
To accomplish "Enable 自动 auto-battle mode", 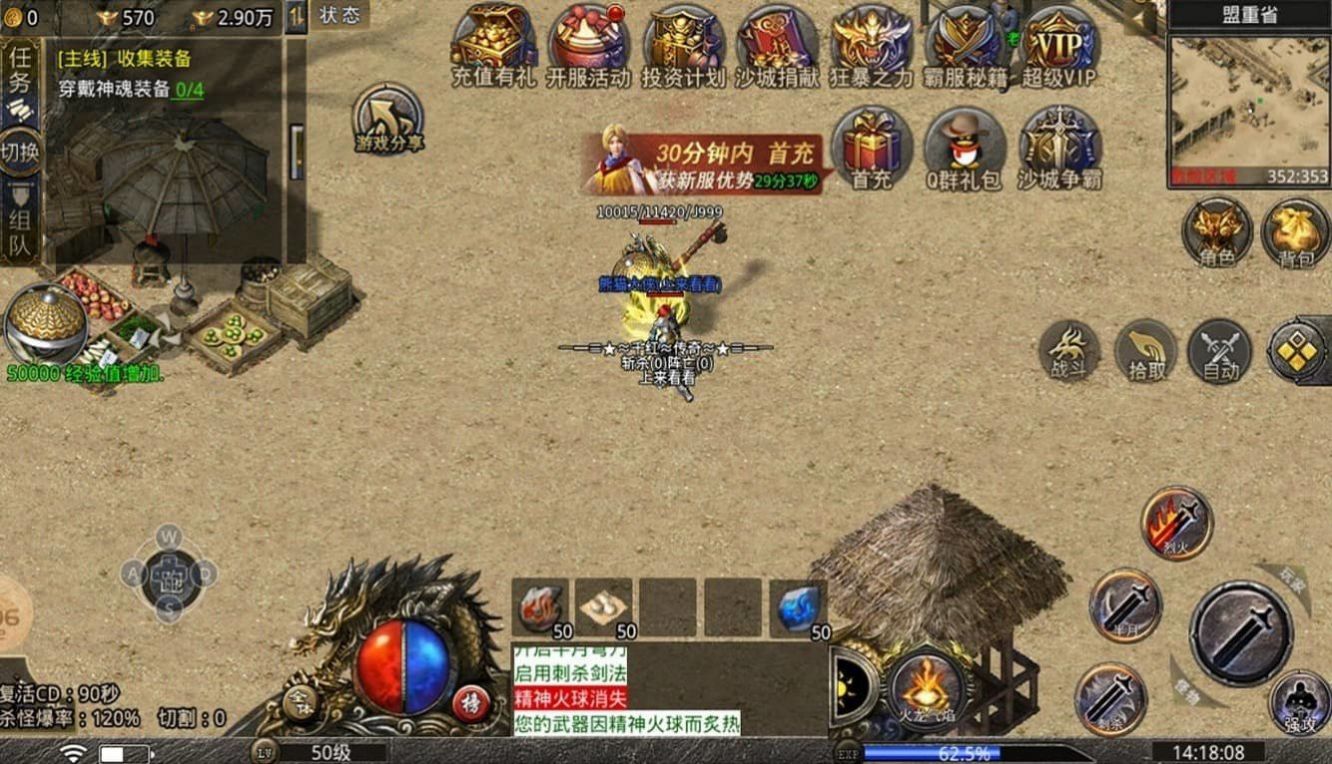I will click(1216, 352).
